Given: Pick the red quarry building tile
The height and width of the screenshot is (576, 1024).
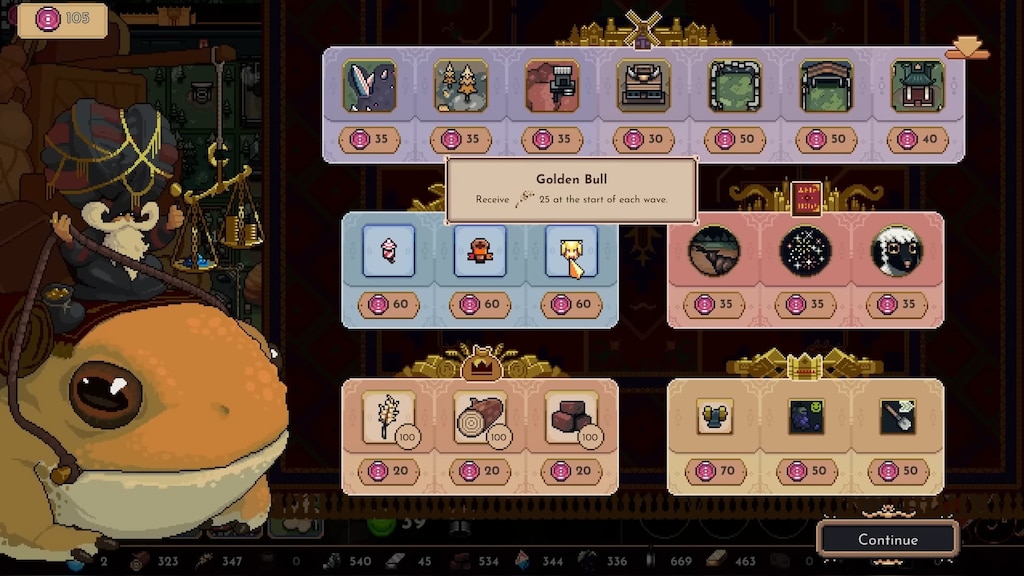Looking at the screenshot, I should click(x=552, y=86).
